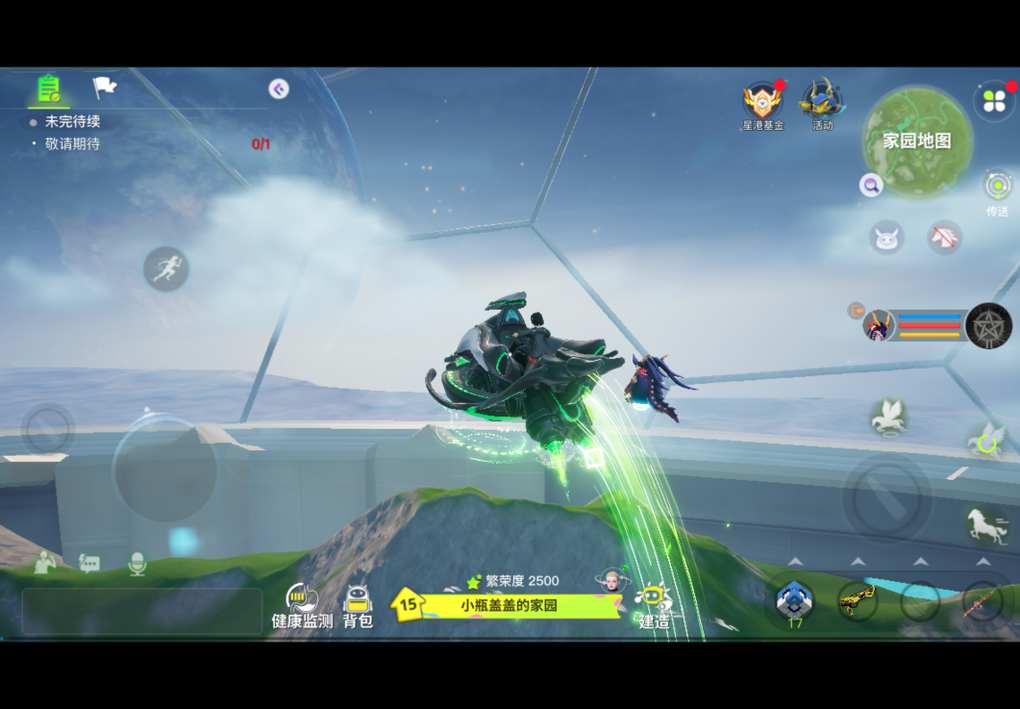Image resolution: width=1020 pixels, height=709 pixels.
Task: Activate the 传送 teleport button
Action: point(997,187)
